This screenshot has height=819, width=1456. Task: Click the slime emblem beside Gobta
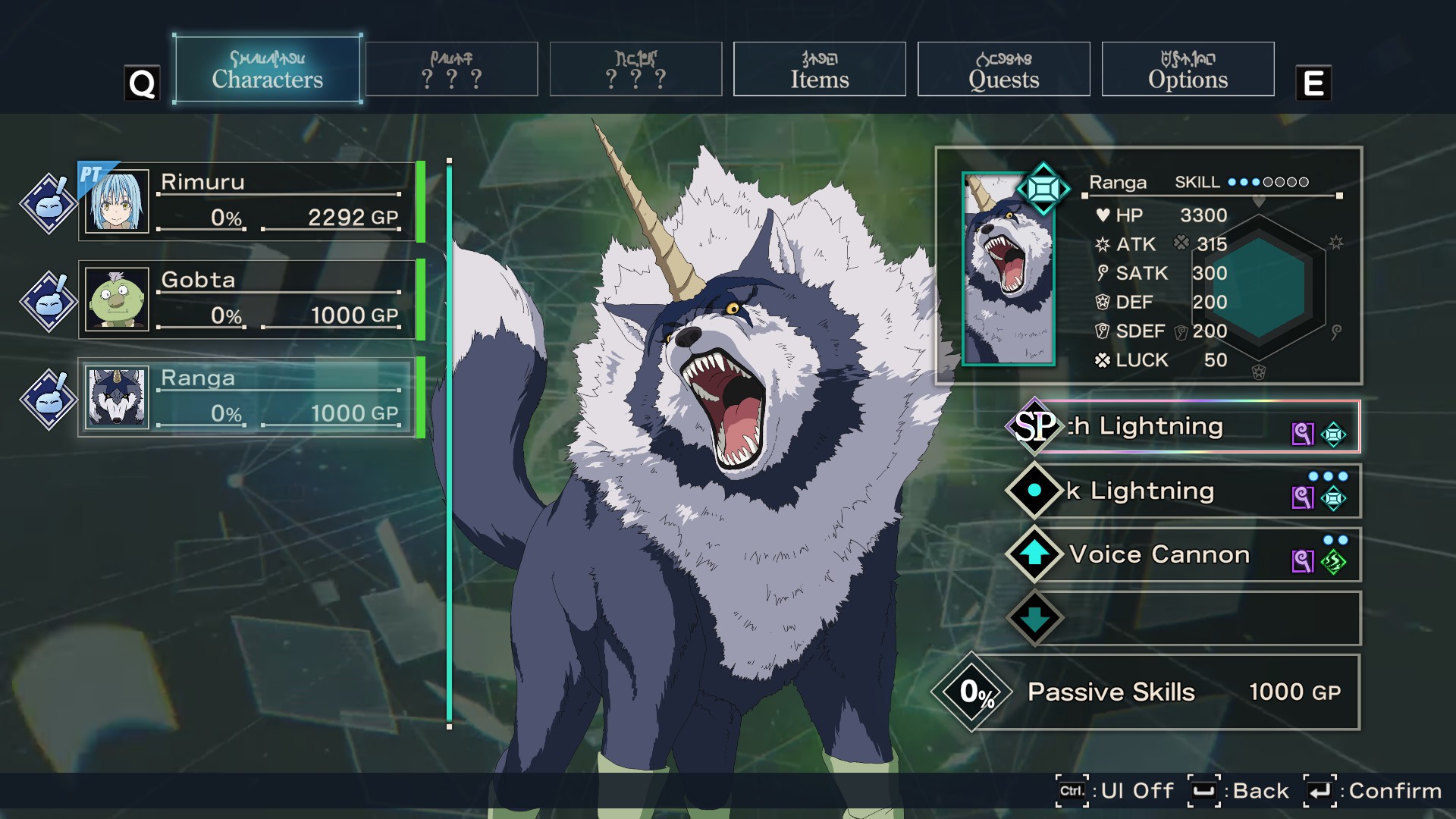click(49, 301)
